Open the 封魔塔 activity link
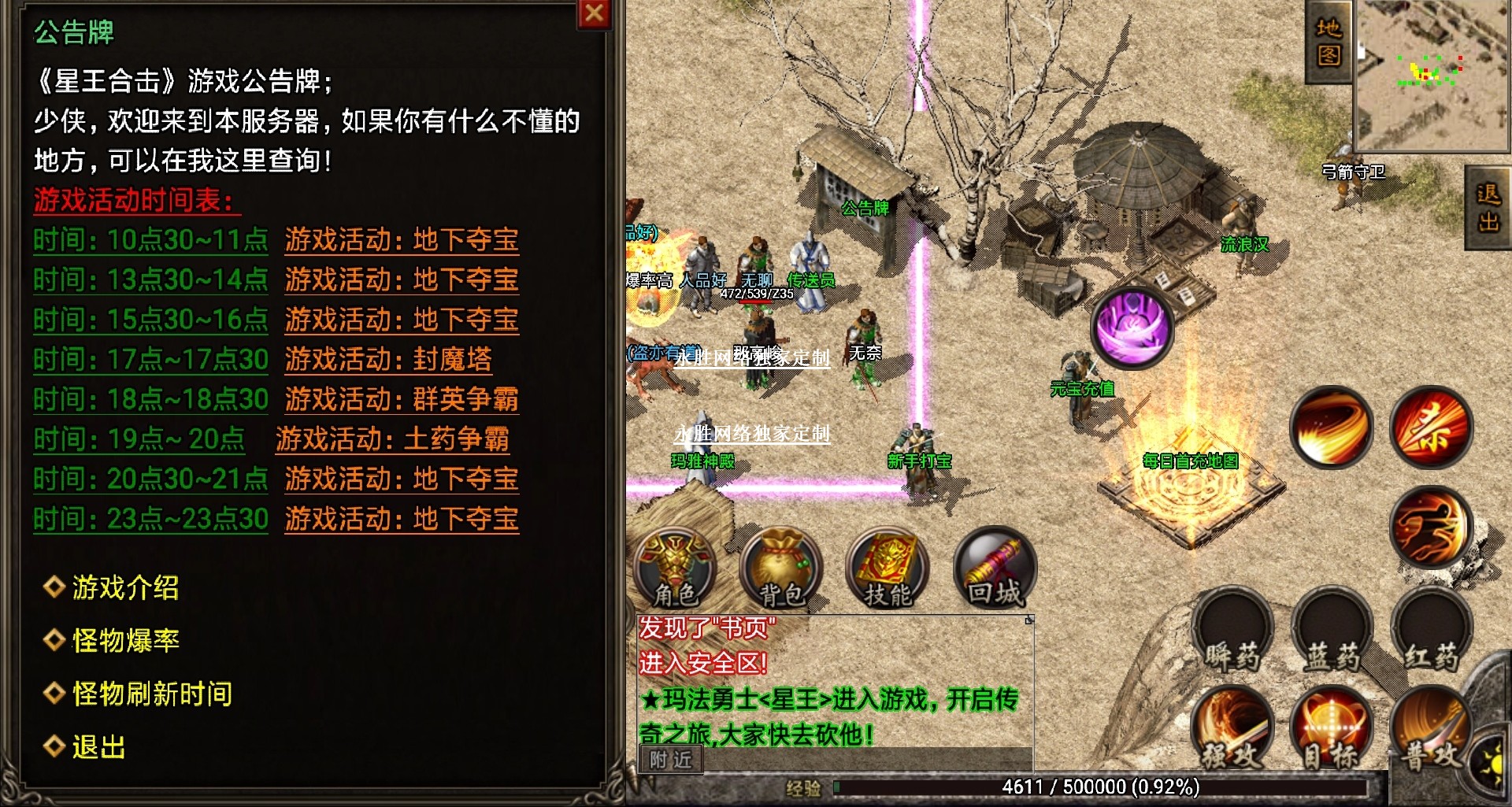 point(388,359)
